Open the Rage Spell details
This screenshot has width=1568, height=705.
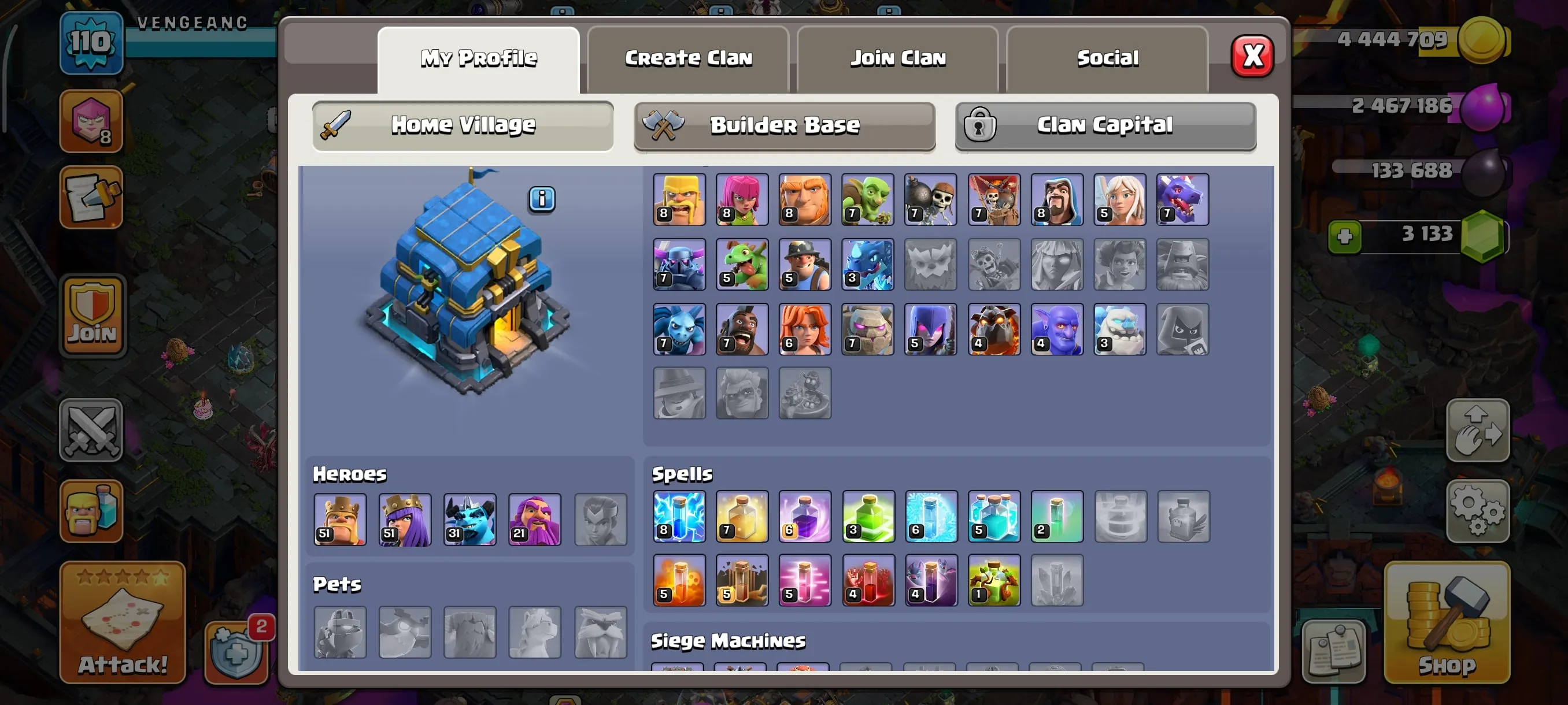tap(805, 517)
